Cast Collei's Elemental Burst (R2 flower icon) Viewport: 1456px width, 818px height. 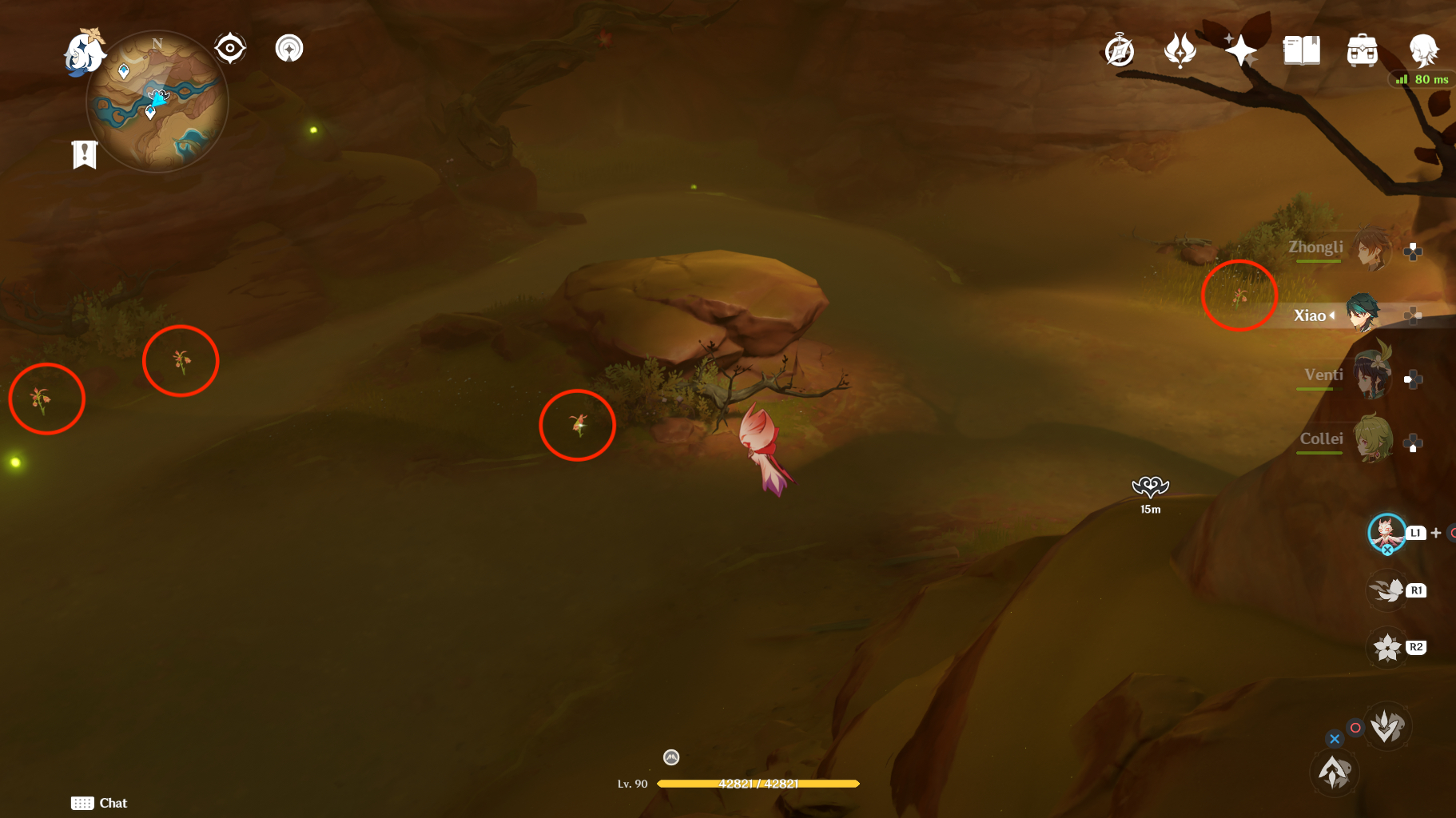1388,647
